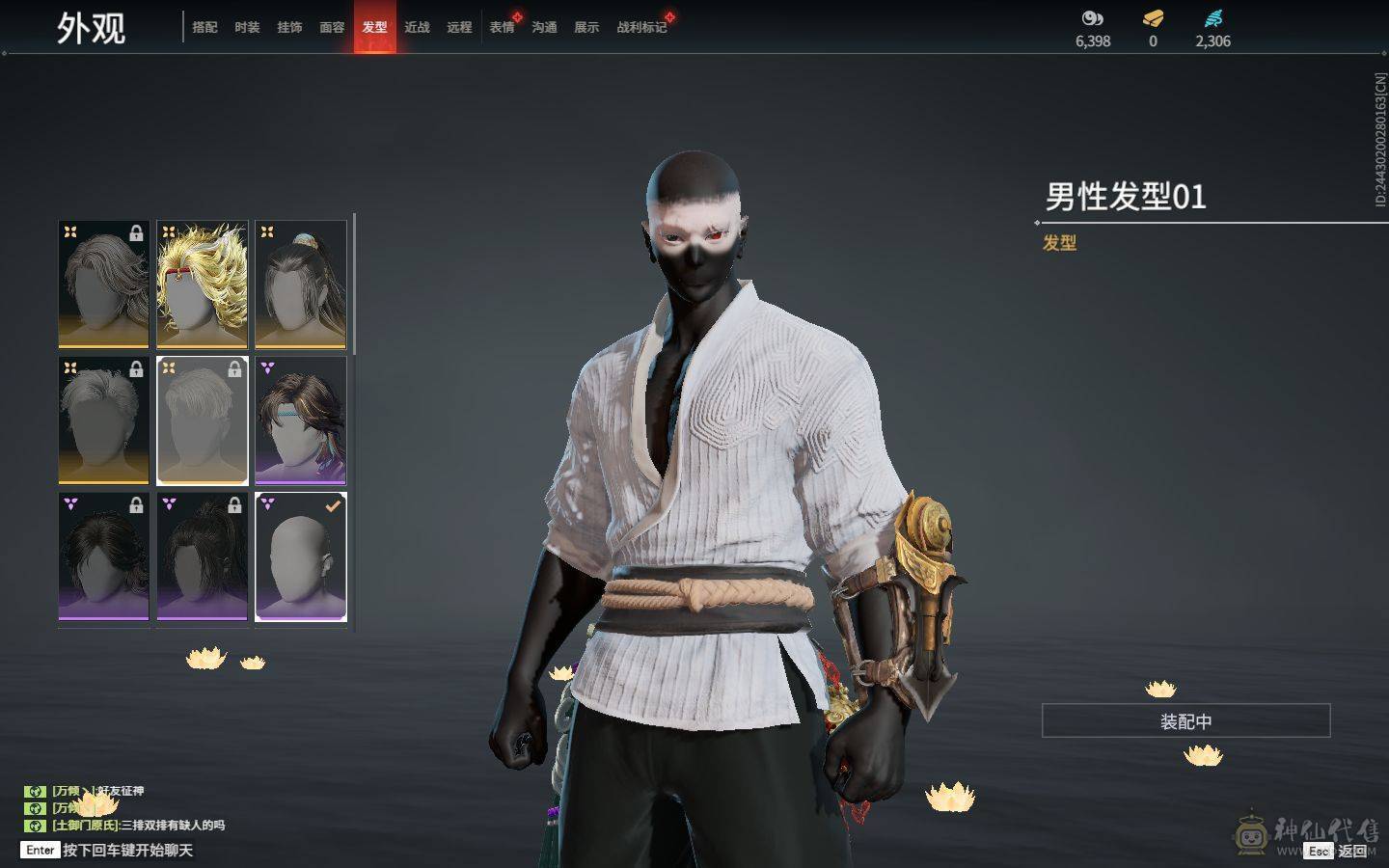Toggle the red-headband blonde hairstyle selection
The image size is (1389, 868).
pyautogui.click(x=202, y=284)
